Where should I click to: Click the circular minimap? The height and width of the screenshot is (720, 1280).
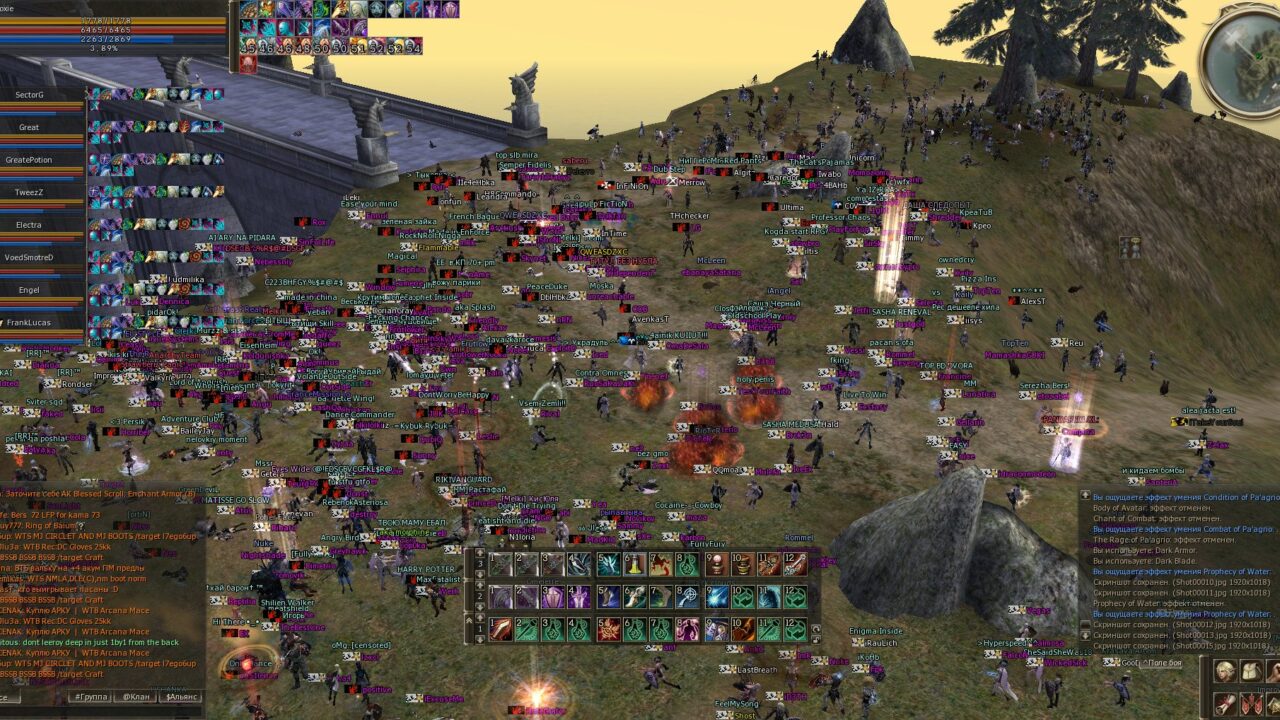(1240, 60)
